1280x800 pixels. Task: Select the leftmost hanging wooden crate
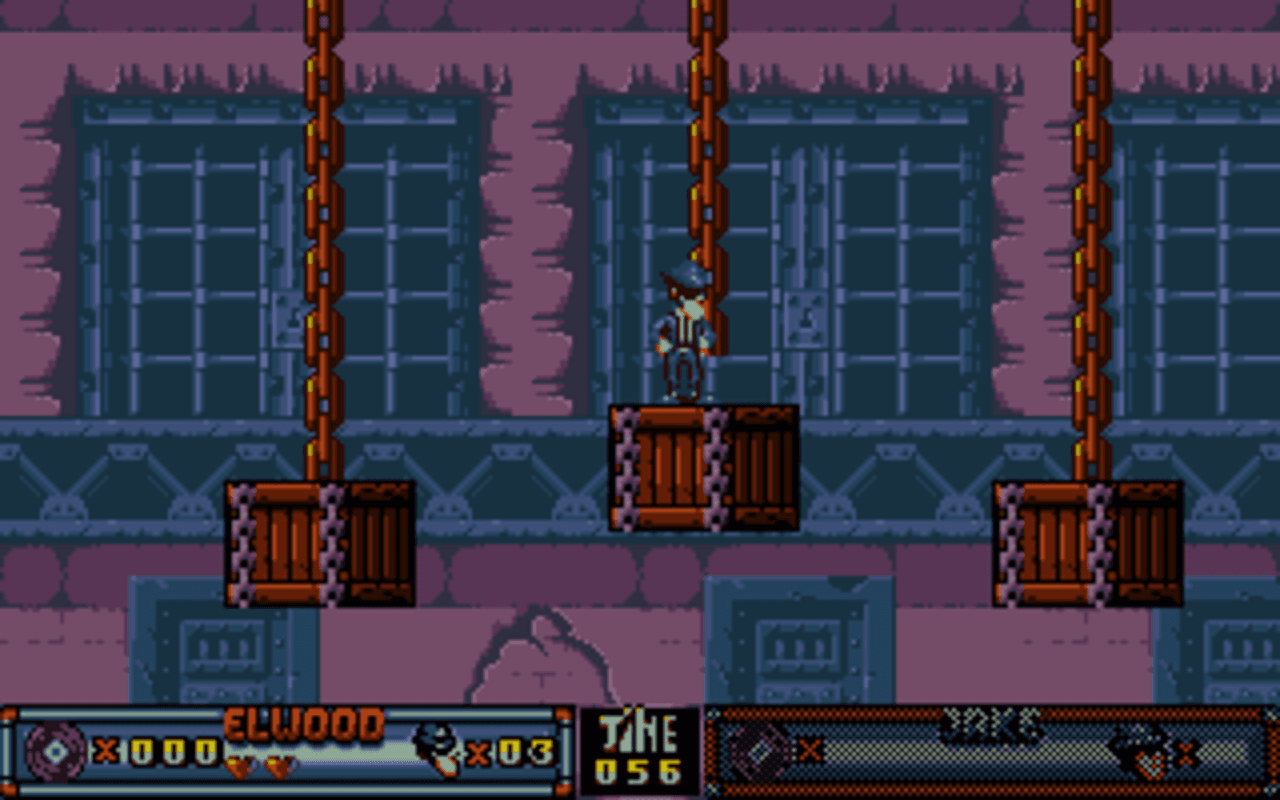318,545
